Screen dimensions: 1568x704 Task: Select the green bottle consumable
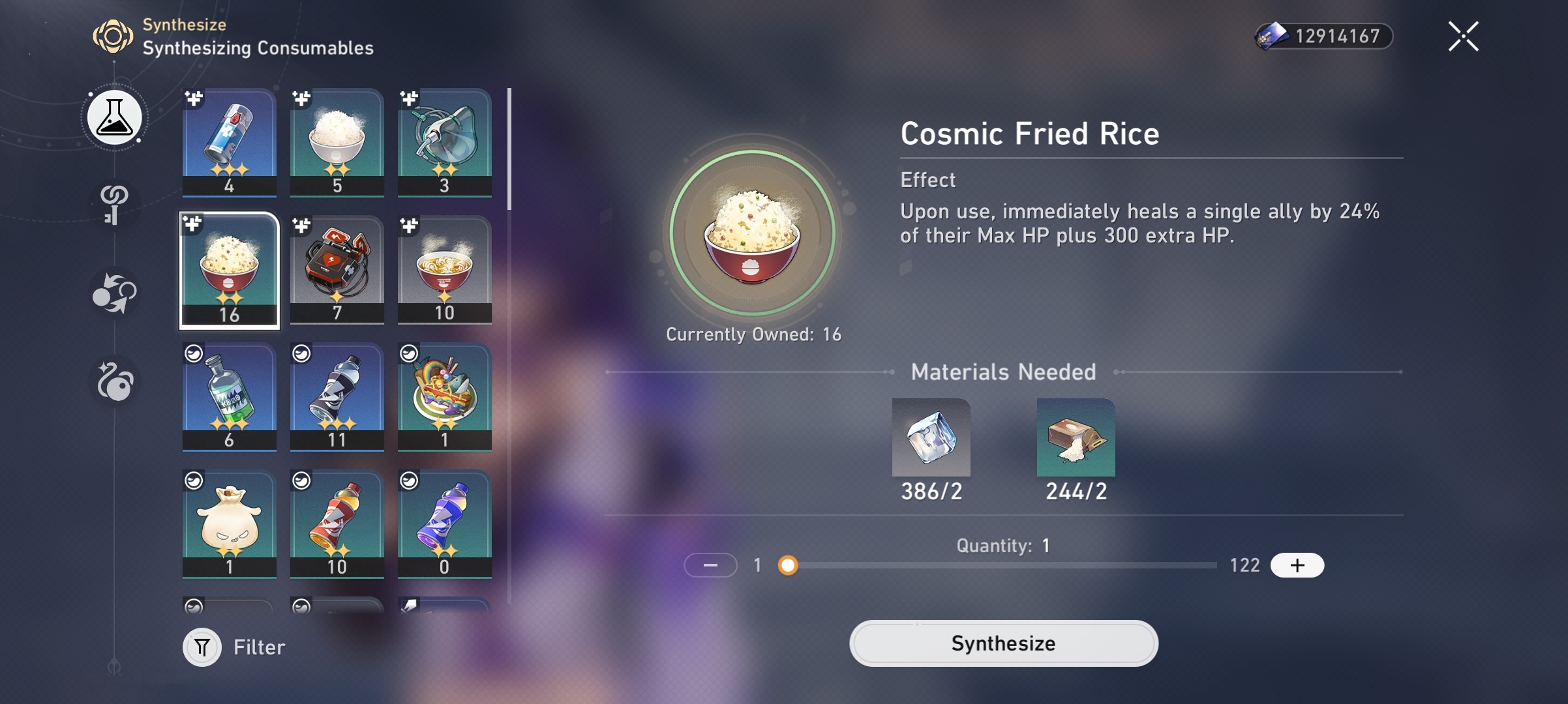pos(229,396)
